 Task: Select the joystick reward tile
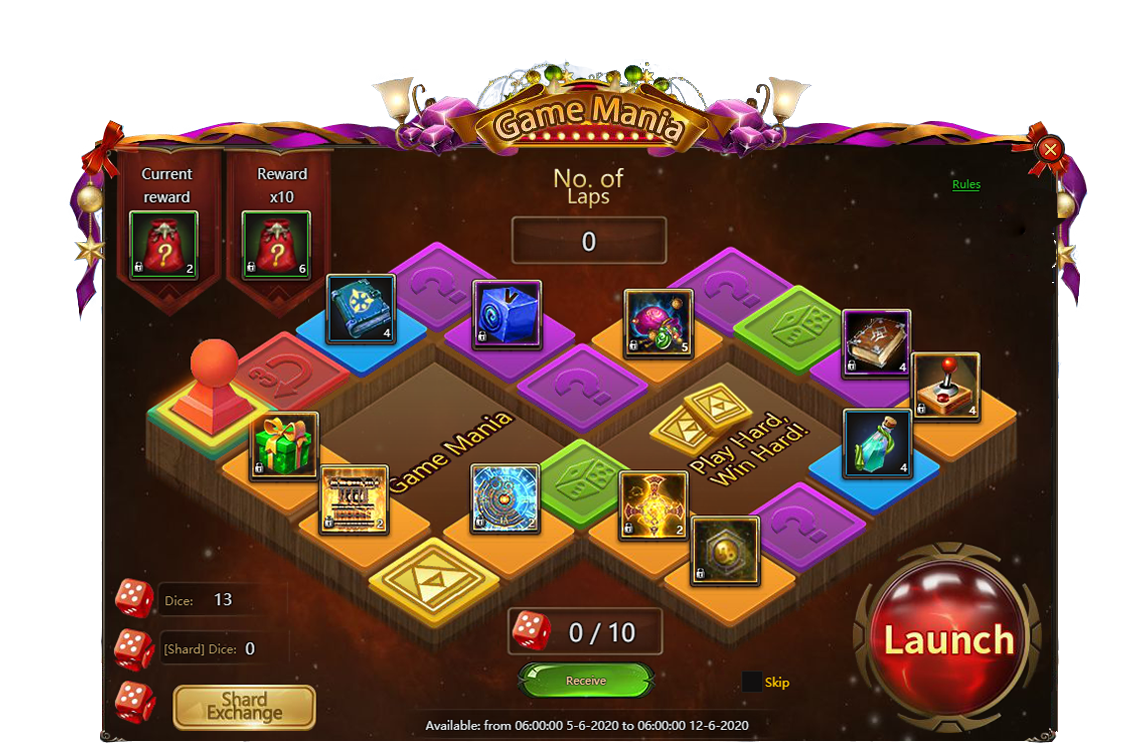(x=945, y=387)
